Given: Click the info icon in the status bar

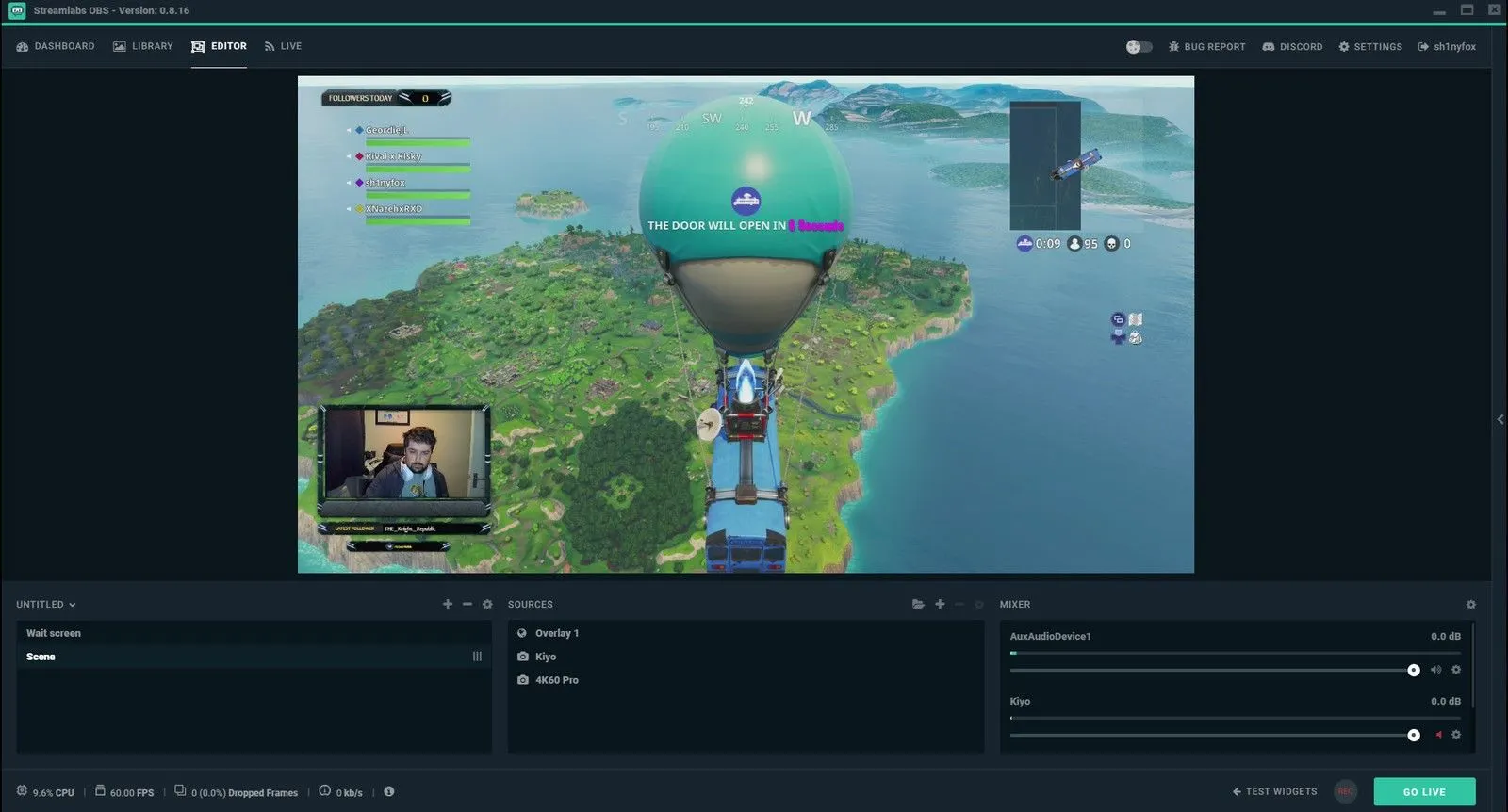Looking at the screenshot, I should tap(388, 792).
